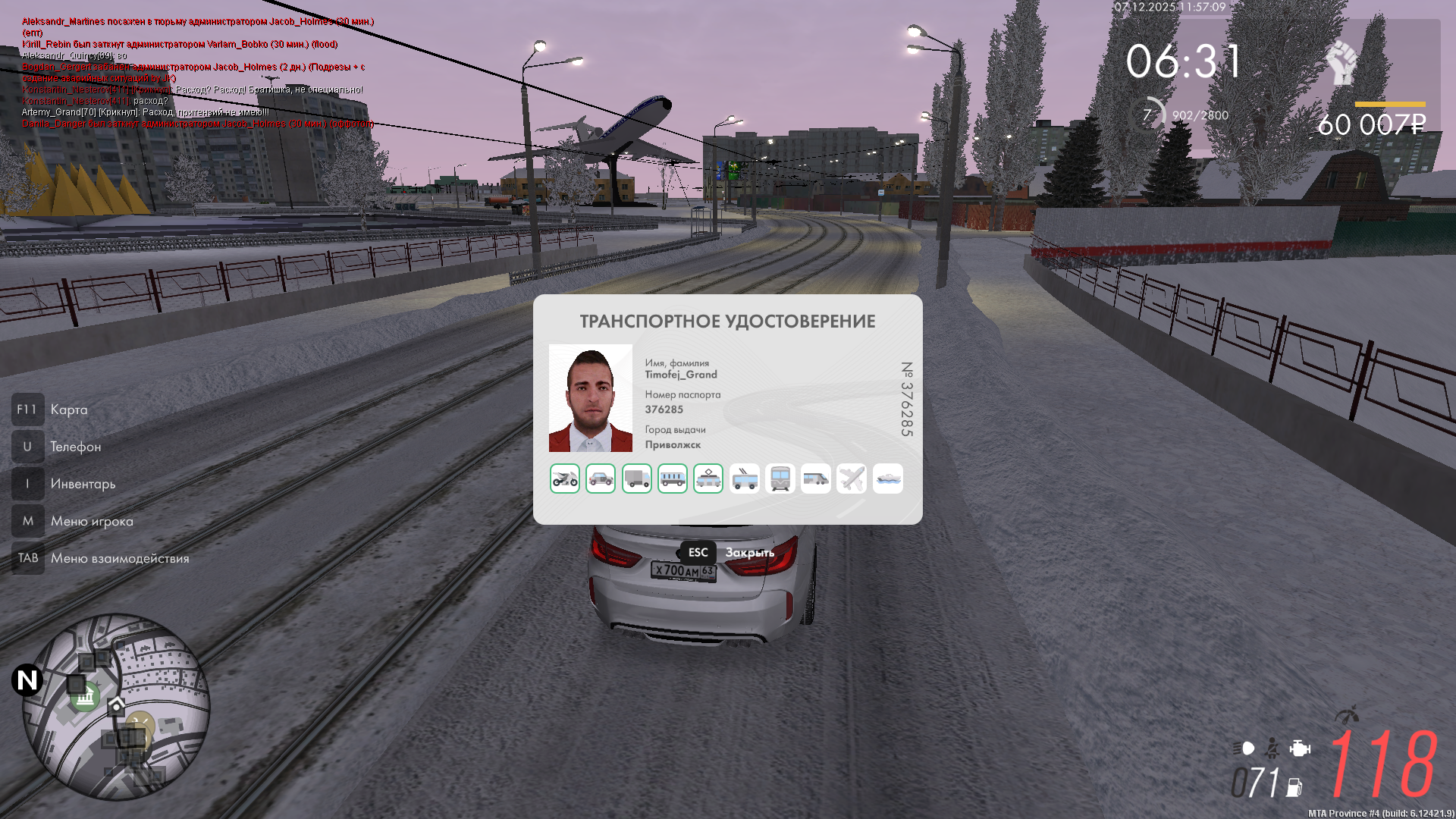Toggle the seatbelt indicator icon

pos(1272,747)
